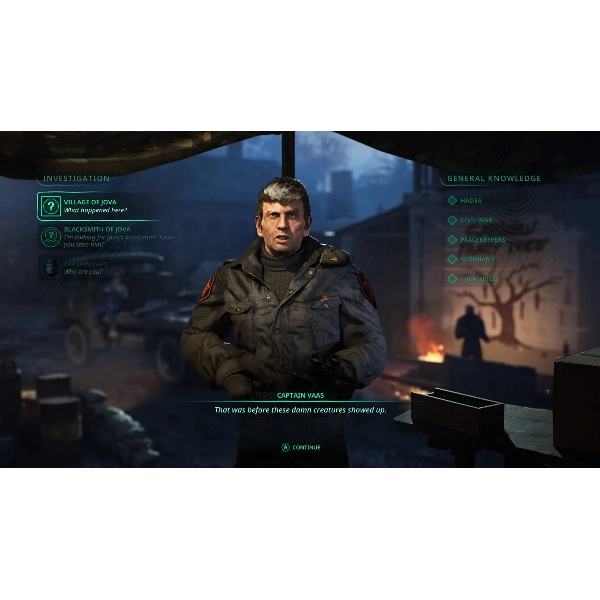Ask about the Creatures topic
600x600 pixels.
pos(477,279)
